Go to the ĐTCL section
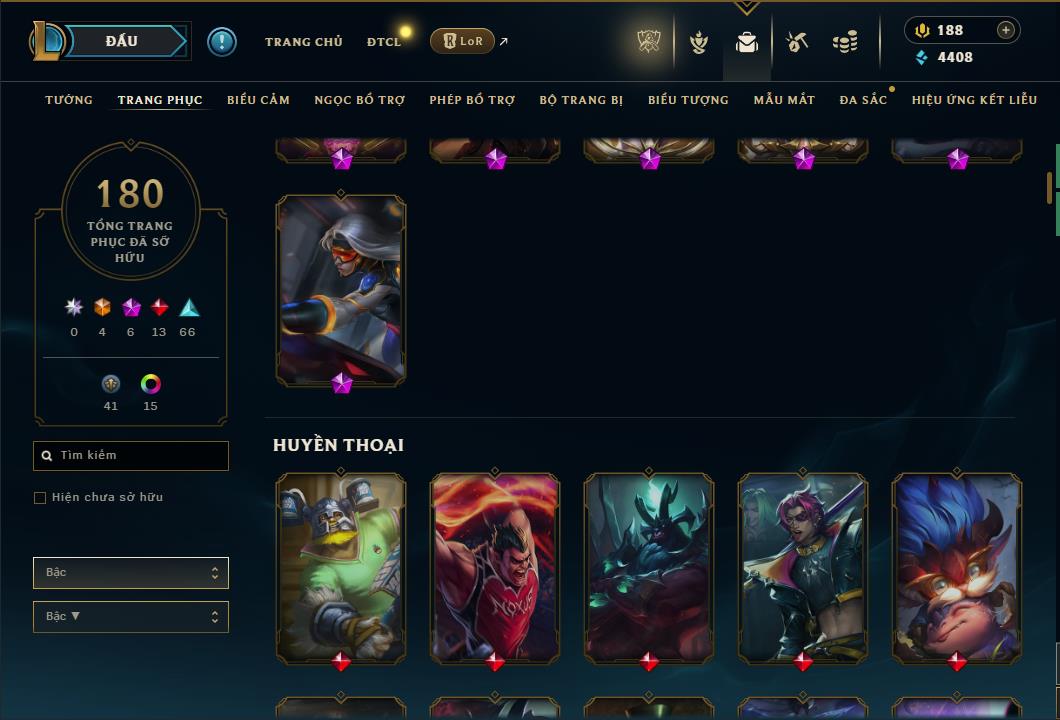 pyautogui.click(x=383, y=42)
